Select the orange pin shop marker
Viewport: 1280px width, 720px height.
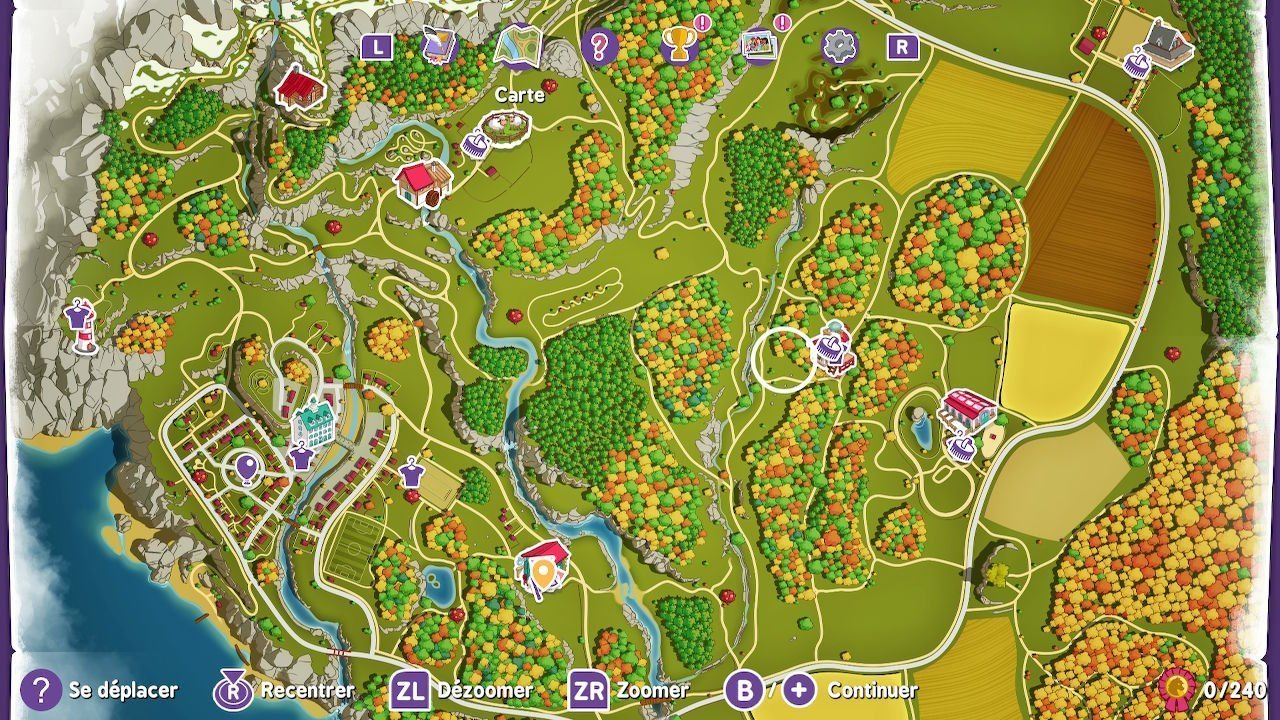click(x=542, y=566)
